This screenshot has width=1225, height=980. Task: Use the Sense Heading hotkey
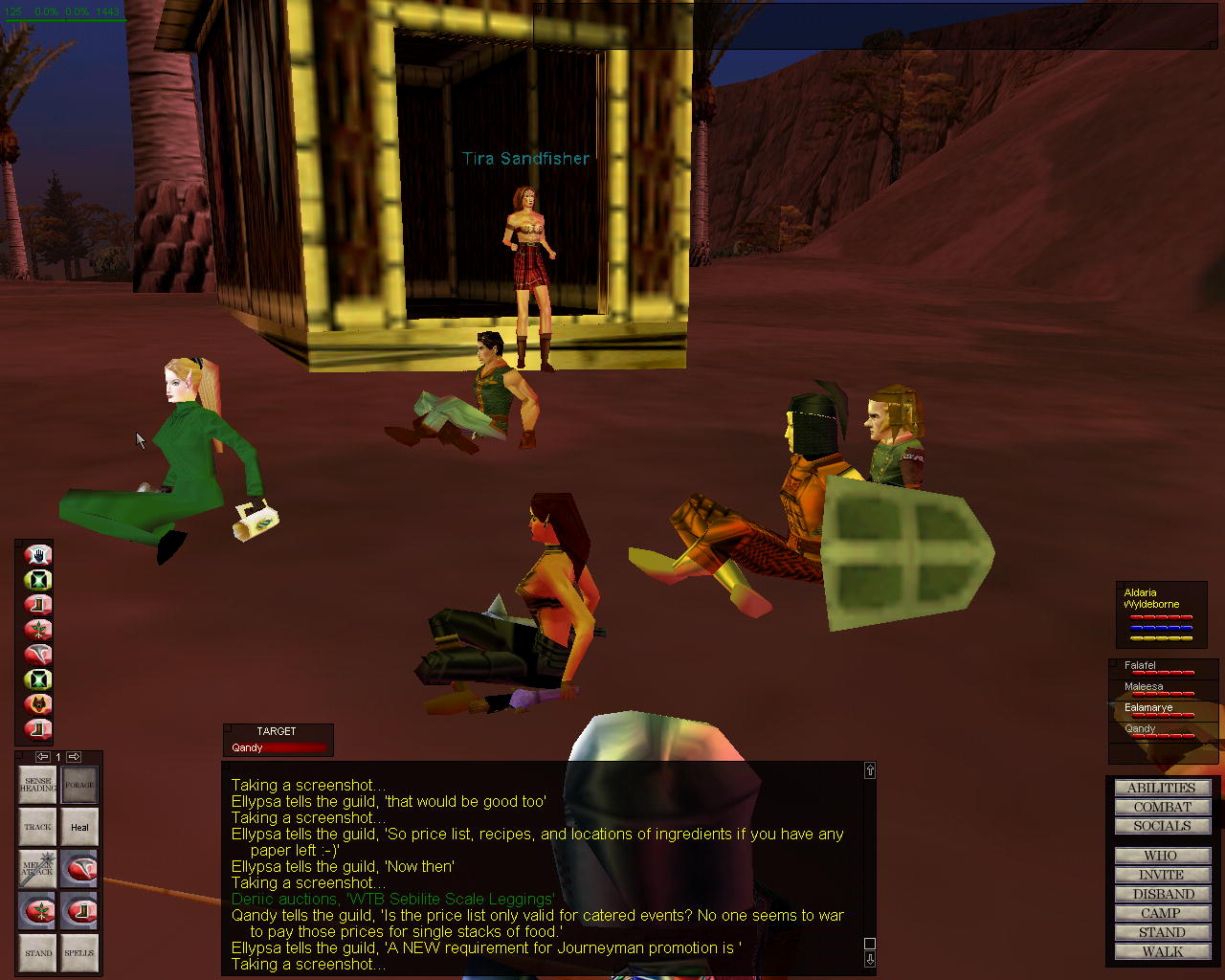(x=38, y=785)
